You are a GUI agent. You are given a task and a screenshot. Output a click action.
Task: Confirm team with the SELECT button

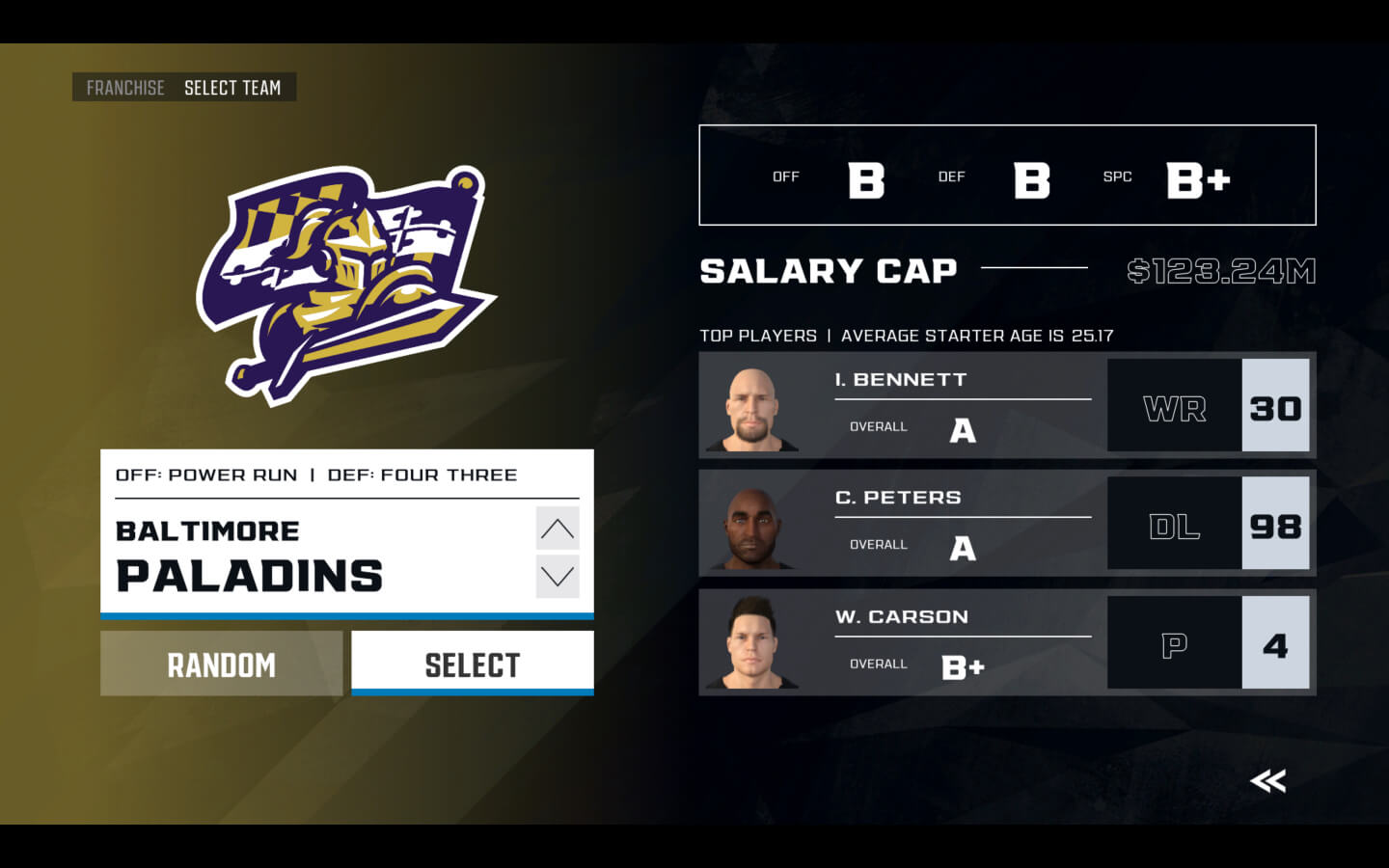point(472,665)
